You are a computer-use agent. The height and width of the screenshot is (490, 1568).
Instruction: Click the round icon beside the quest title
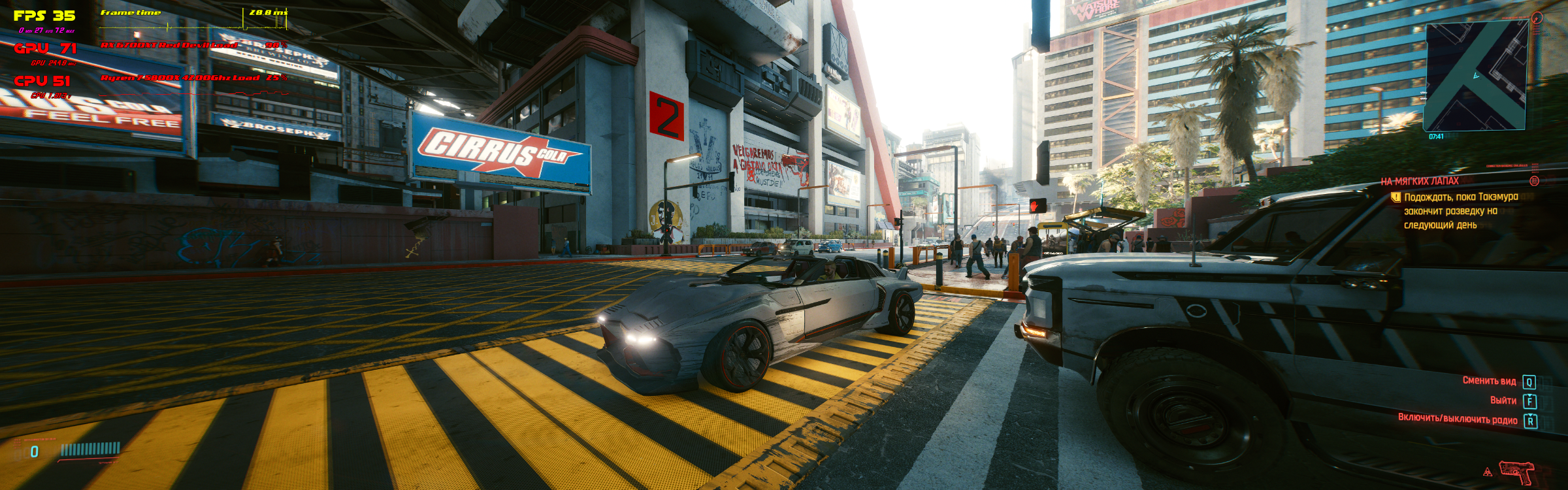pyautogui.click(x=1535, y=180)
